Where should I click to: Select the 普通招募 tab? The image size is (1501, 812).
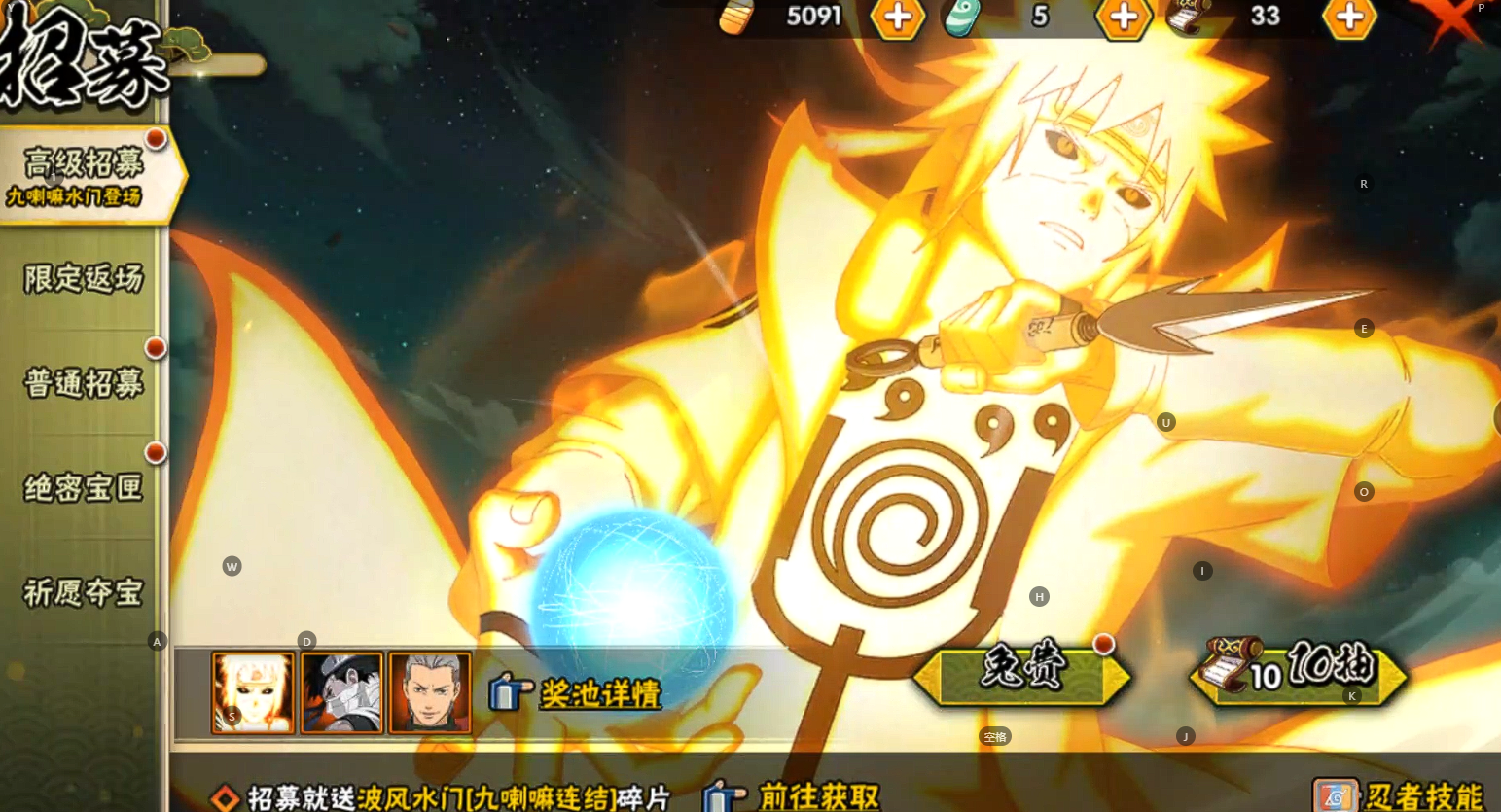pos(84,383)
